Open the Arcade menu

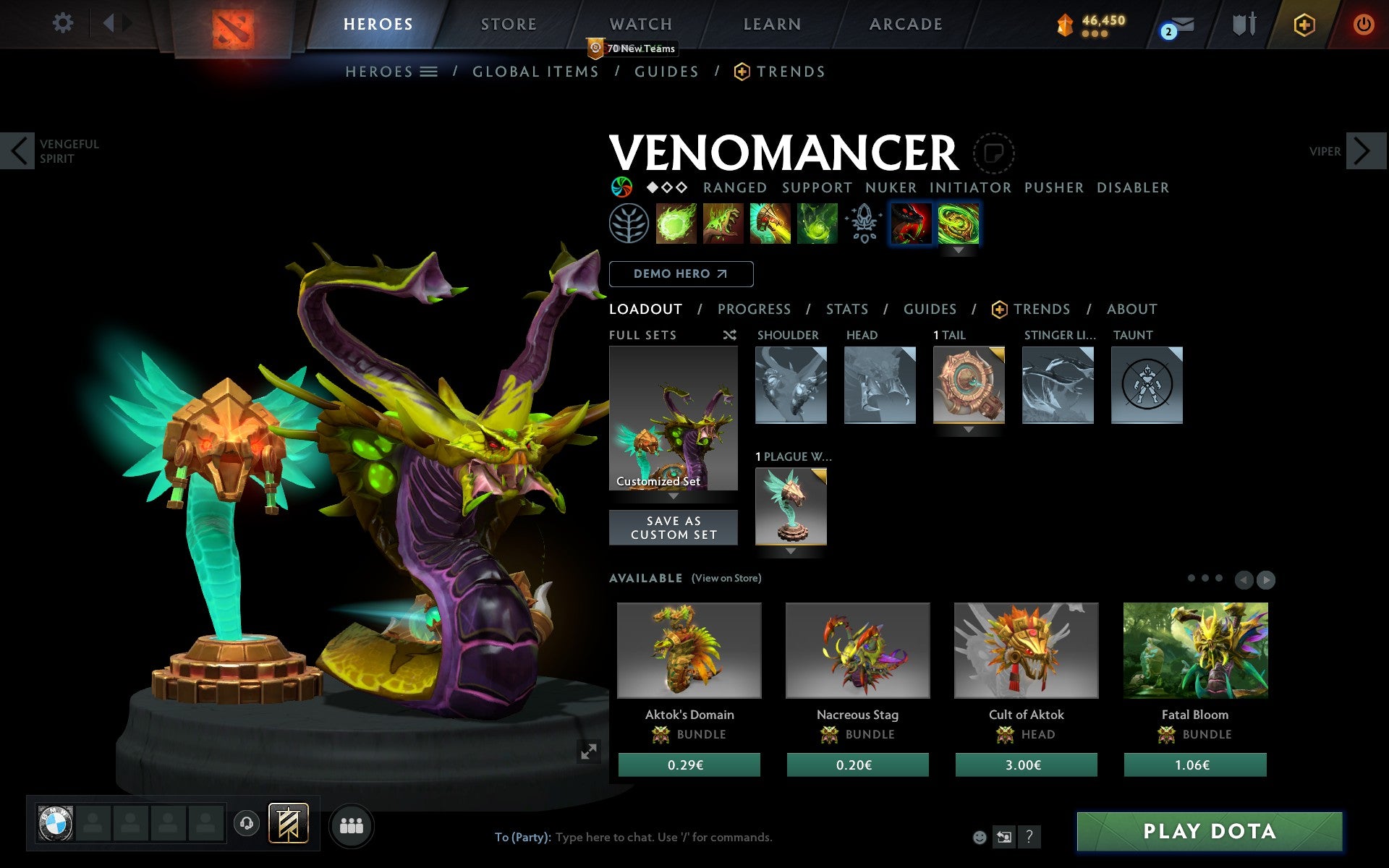tap(906, 25)
